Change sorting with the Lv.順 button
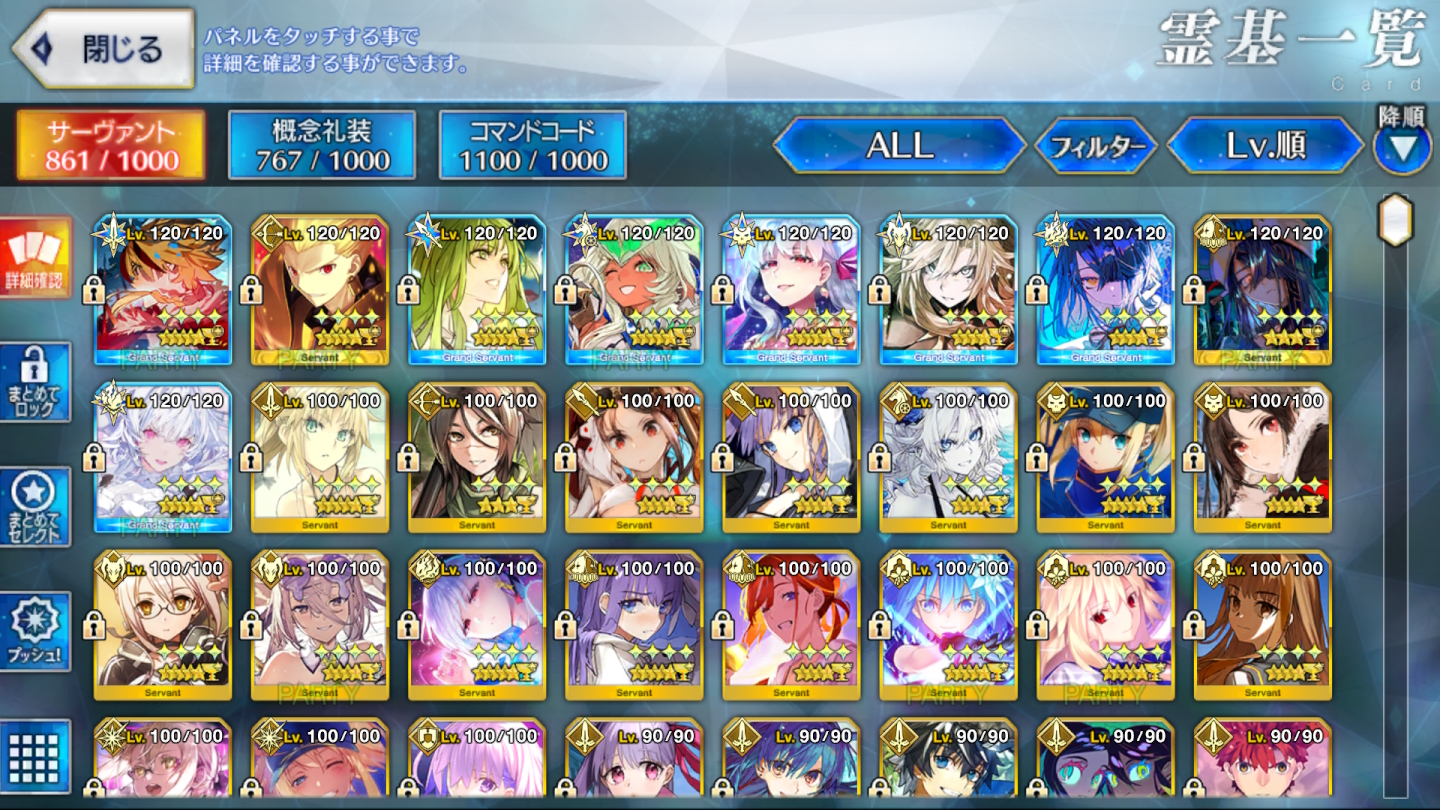1440x810 pixels. click(1265, 147)
